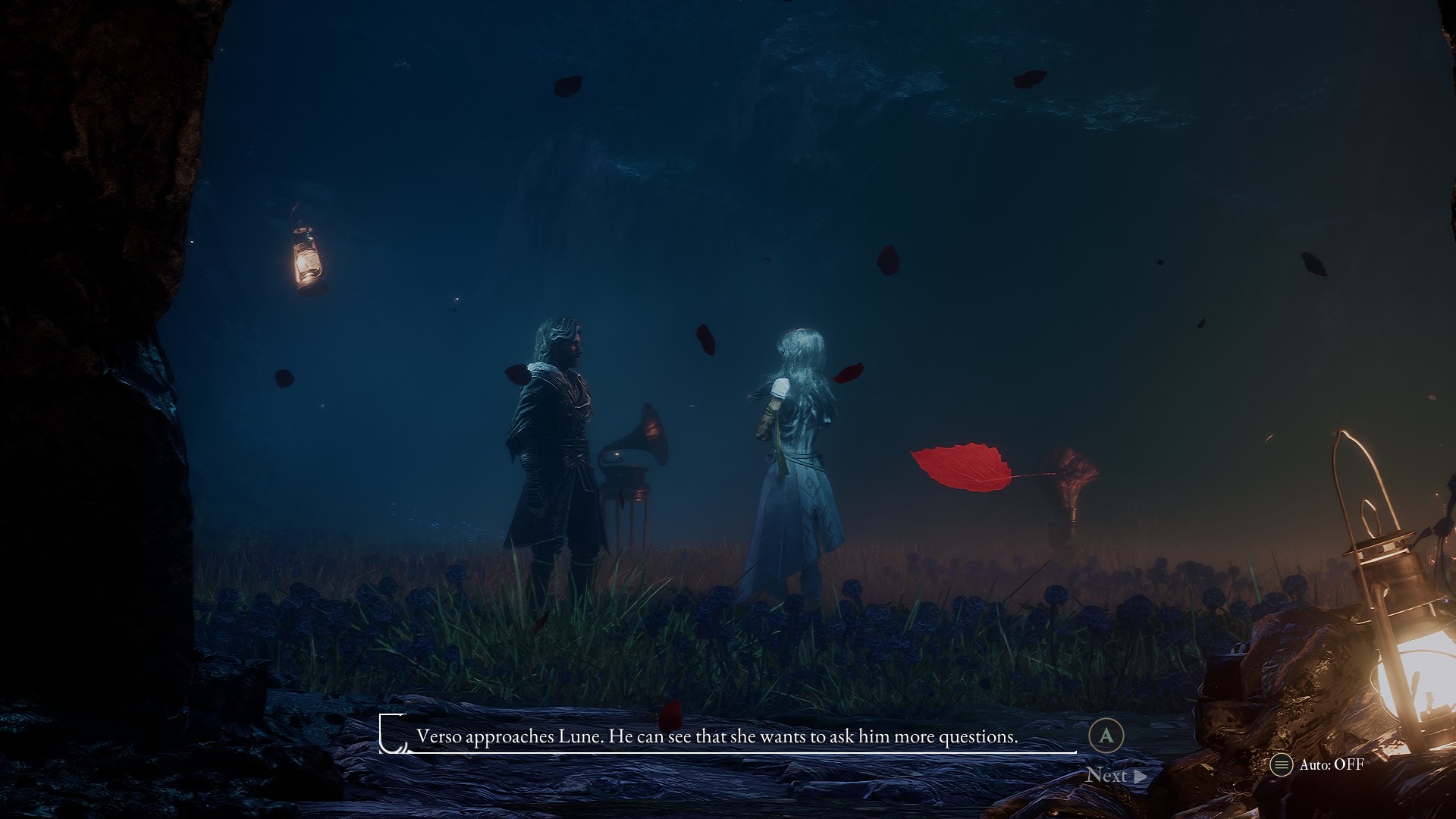
Task: Advance the dialogue with Next
Action: 1115,775
